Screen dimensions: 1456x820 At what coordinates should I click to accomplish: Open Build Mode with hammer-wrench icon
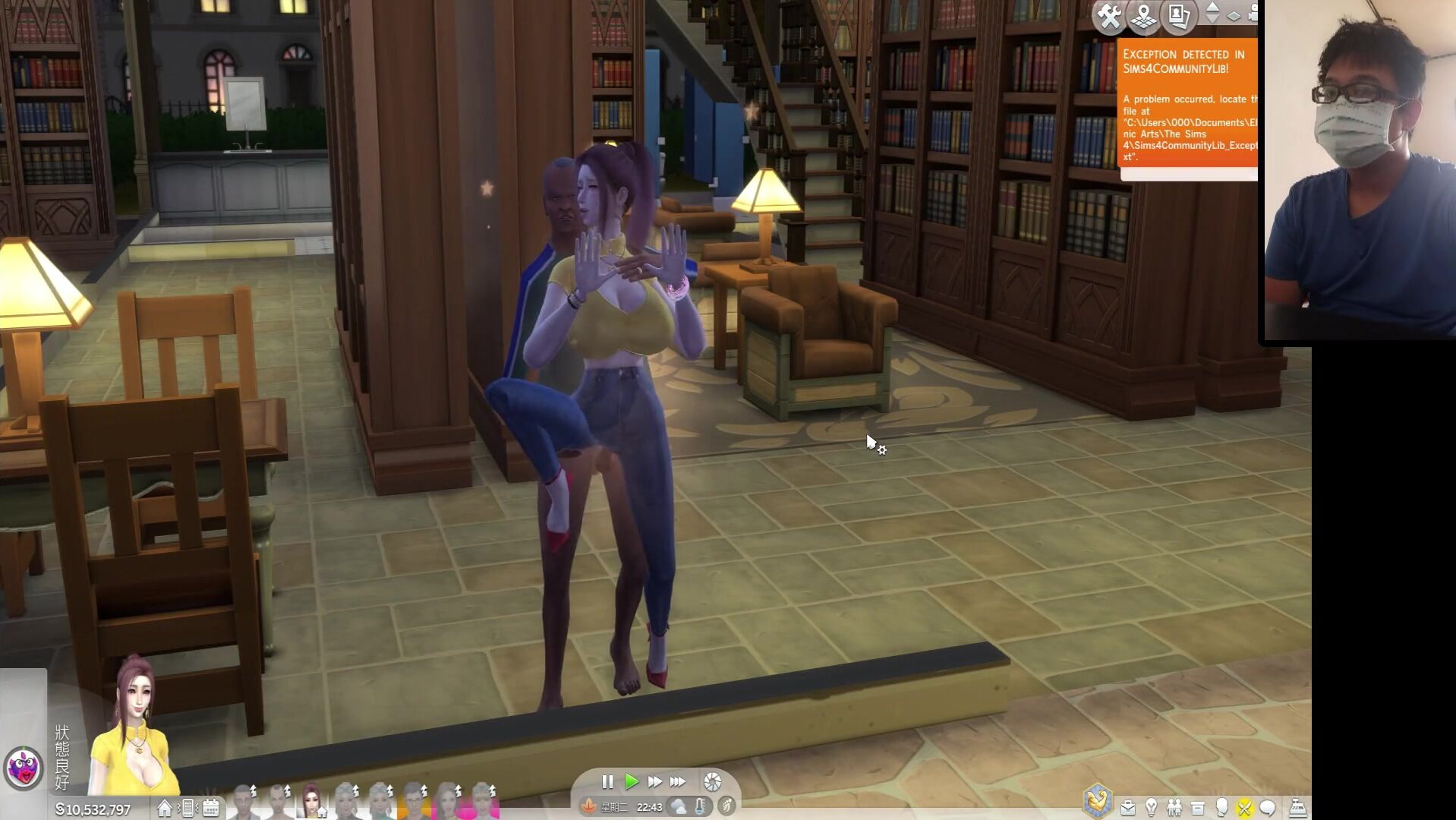tap(1109, 16)
